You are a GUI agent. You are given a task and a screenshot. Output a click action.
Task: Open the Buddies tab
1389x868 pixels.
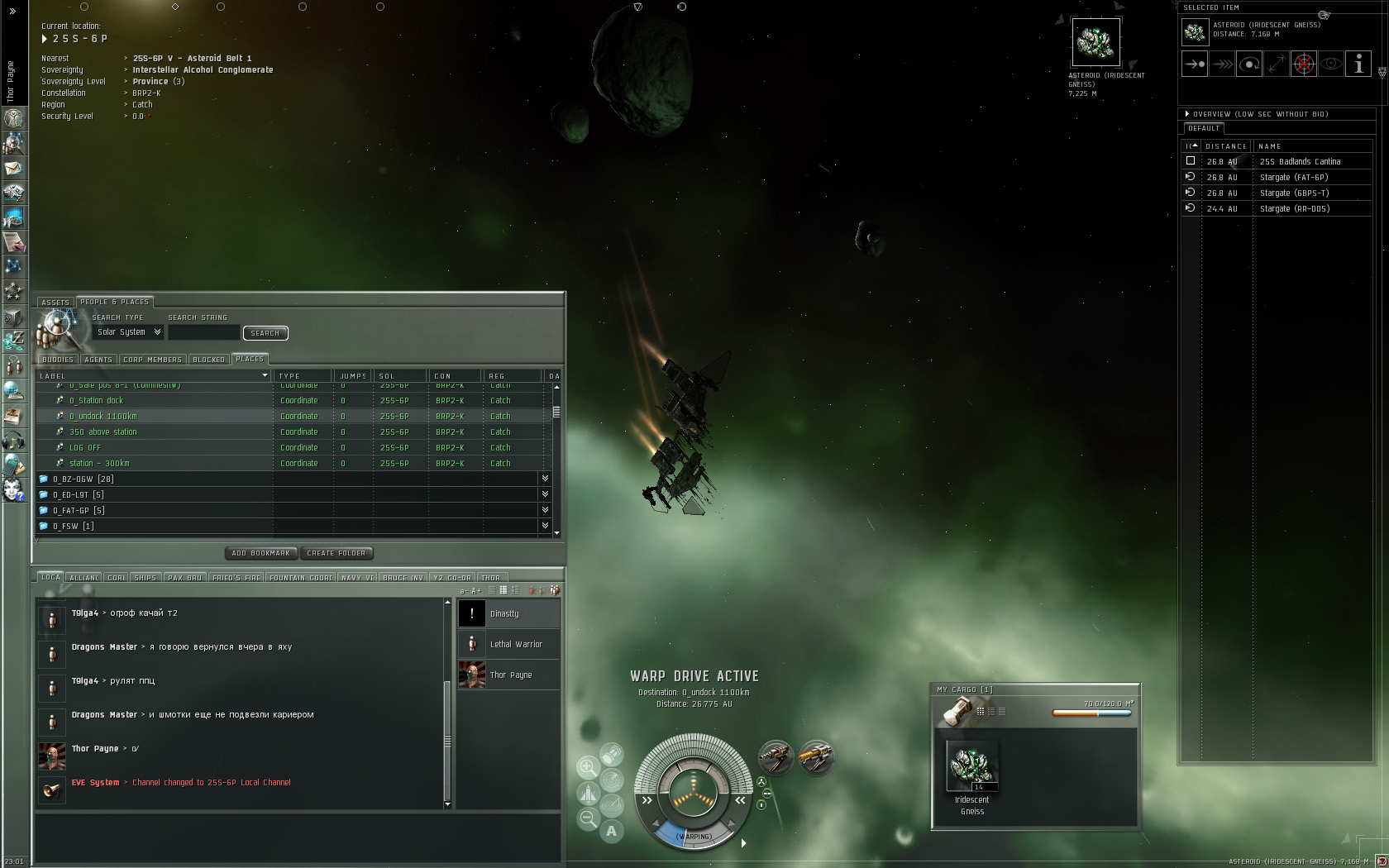[58, 360]
